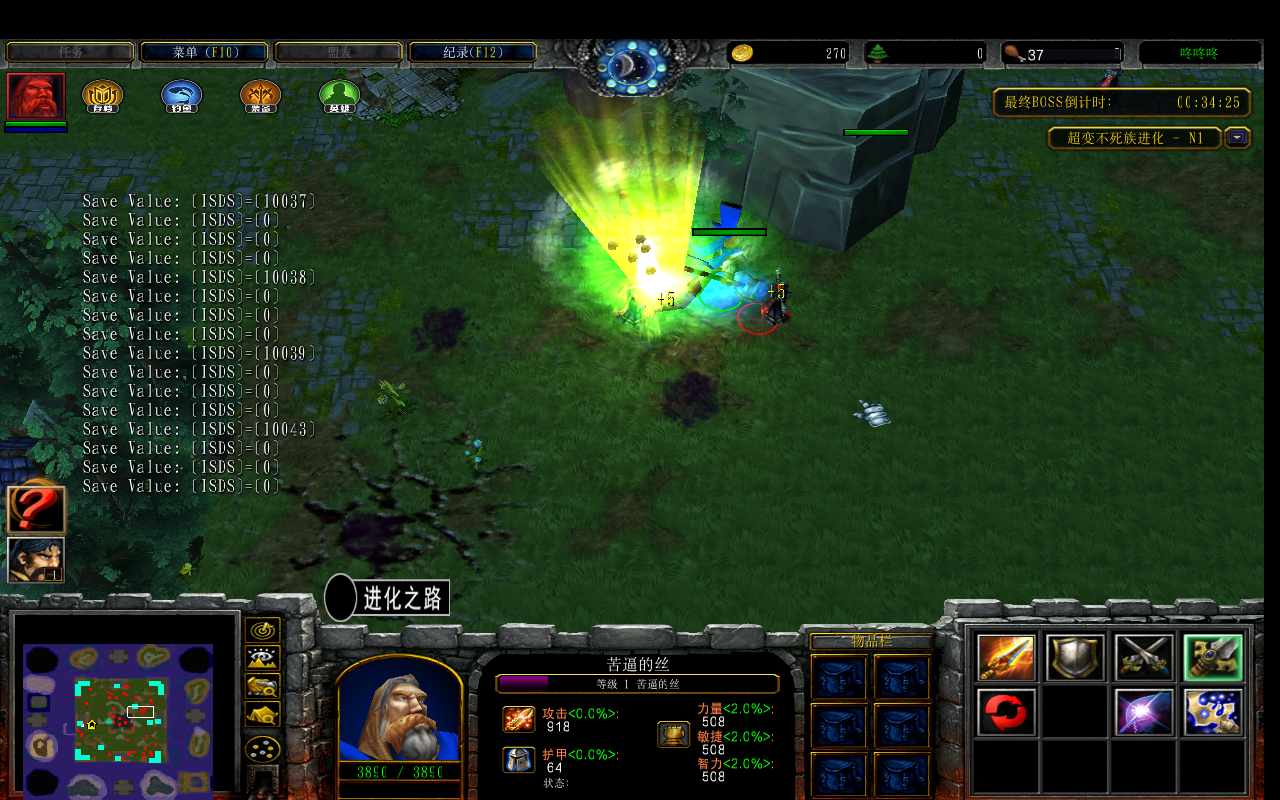Click the red question mark icon

(36, 510)
